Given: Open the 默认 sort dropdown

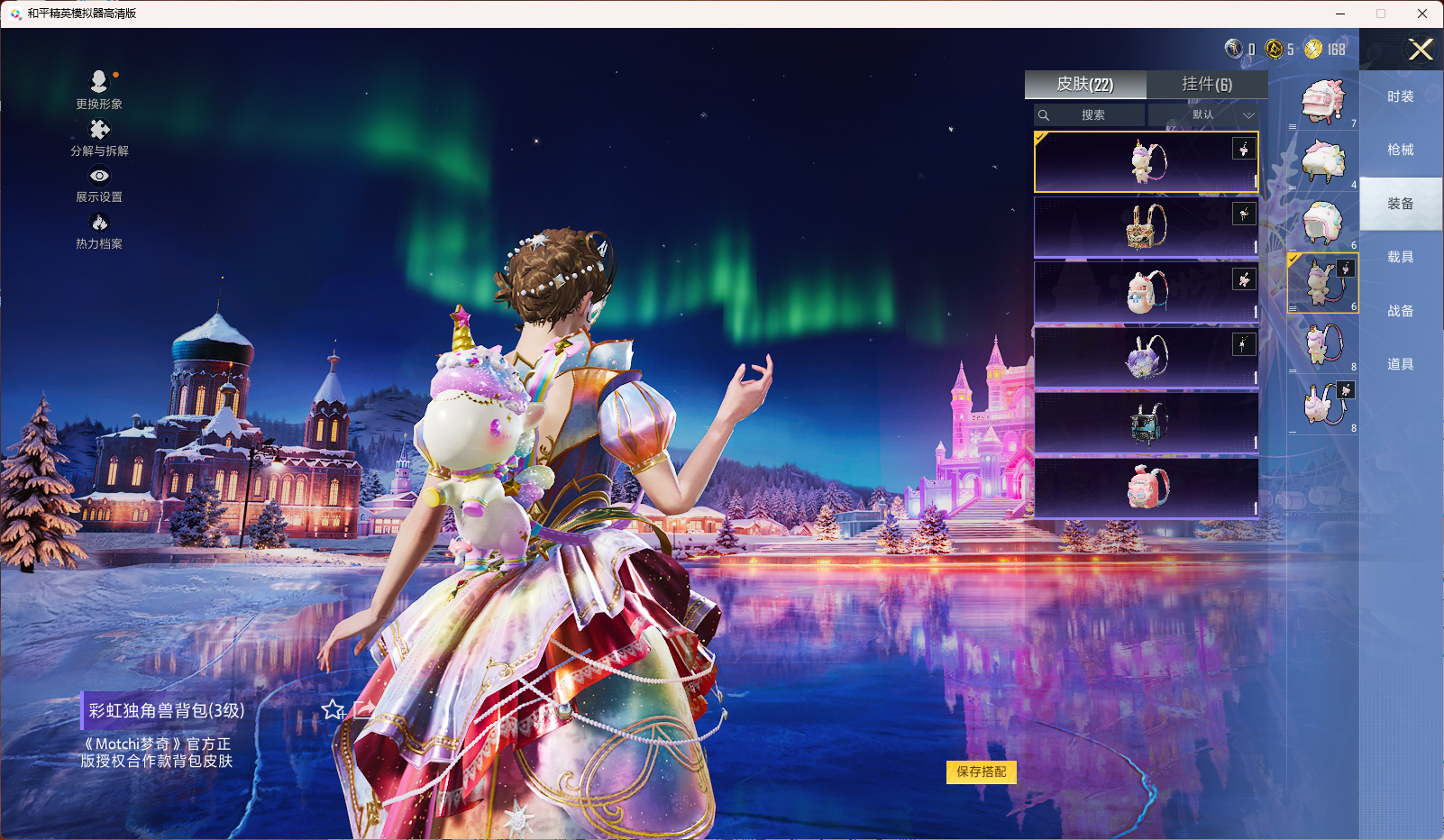Looking at the screenshot, I should (x=1205, y=115).
